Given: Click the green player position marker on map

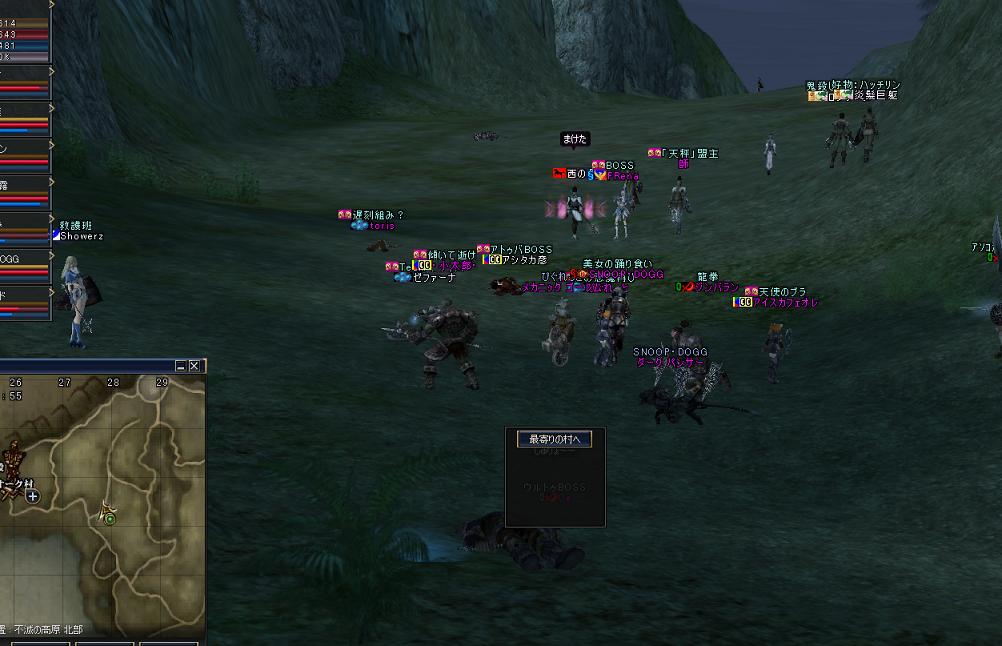Looking at the screenshot, I should tap(109, 518).
